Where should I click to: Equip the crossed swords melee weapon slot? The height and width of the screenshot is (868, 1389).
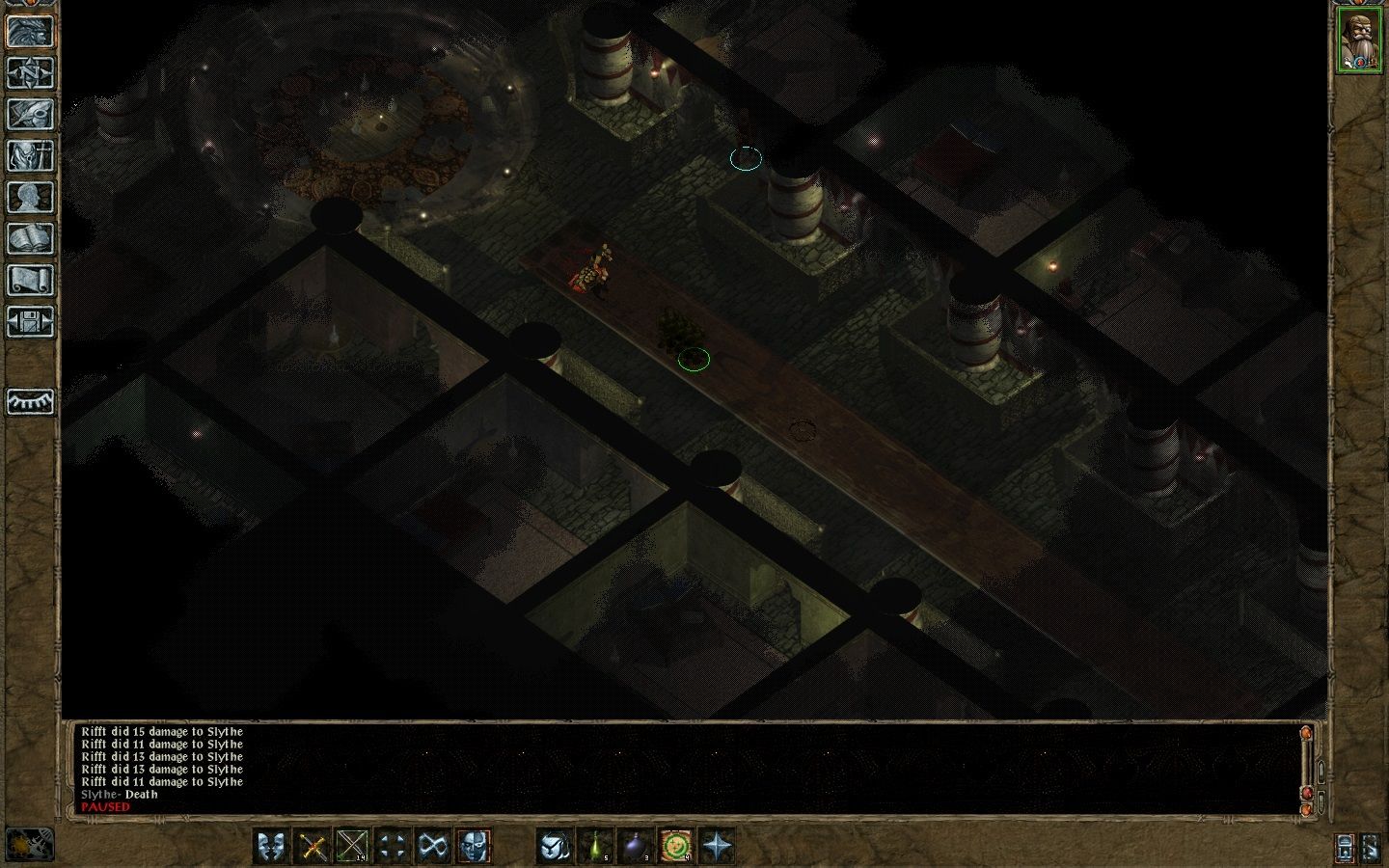[x=313, y=847]
